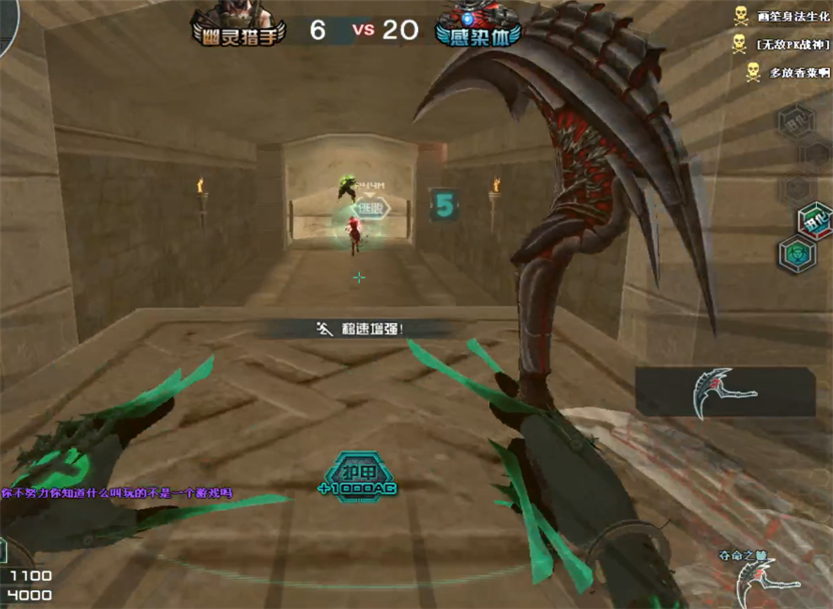Open the chat message in purple text
The image size is (833, 609).
point(117,493)
